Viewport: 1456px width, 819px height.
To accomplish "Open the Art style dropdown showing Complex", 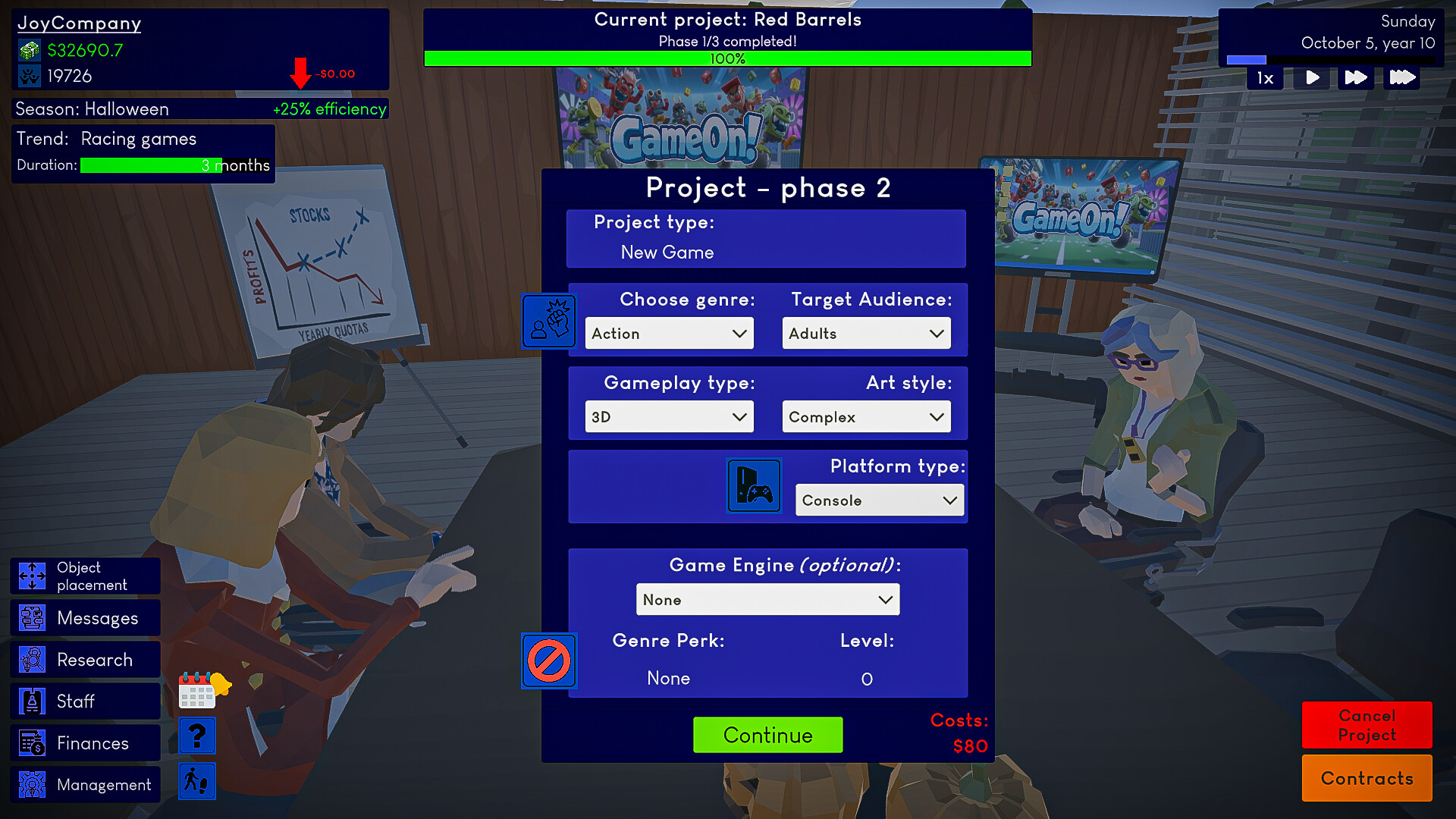I will point(865,416).
